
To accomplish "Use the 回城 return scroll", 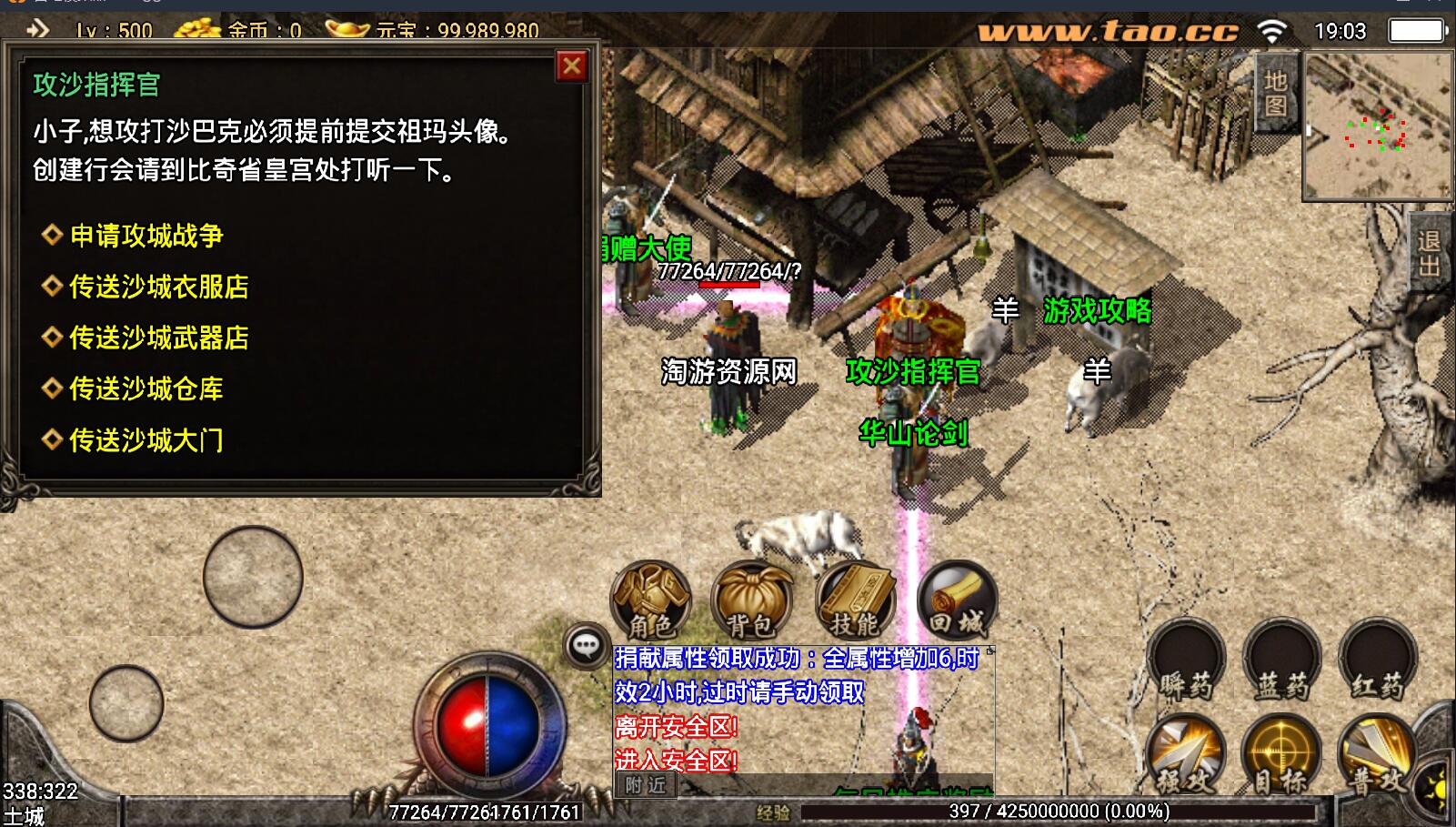I will click(x=957, y=600).
